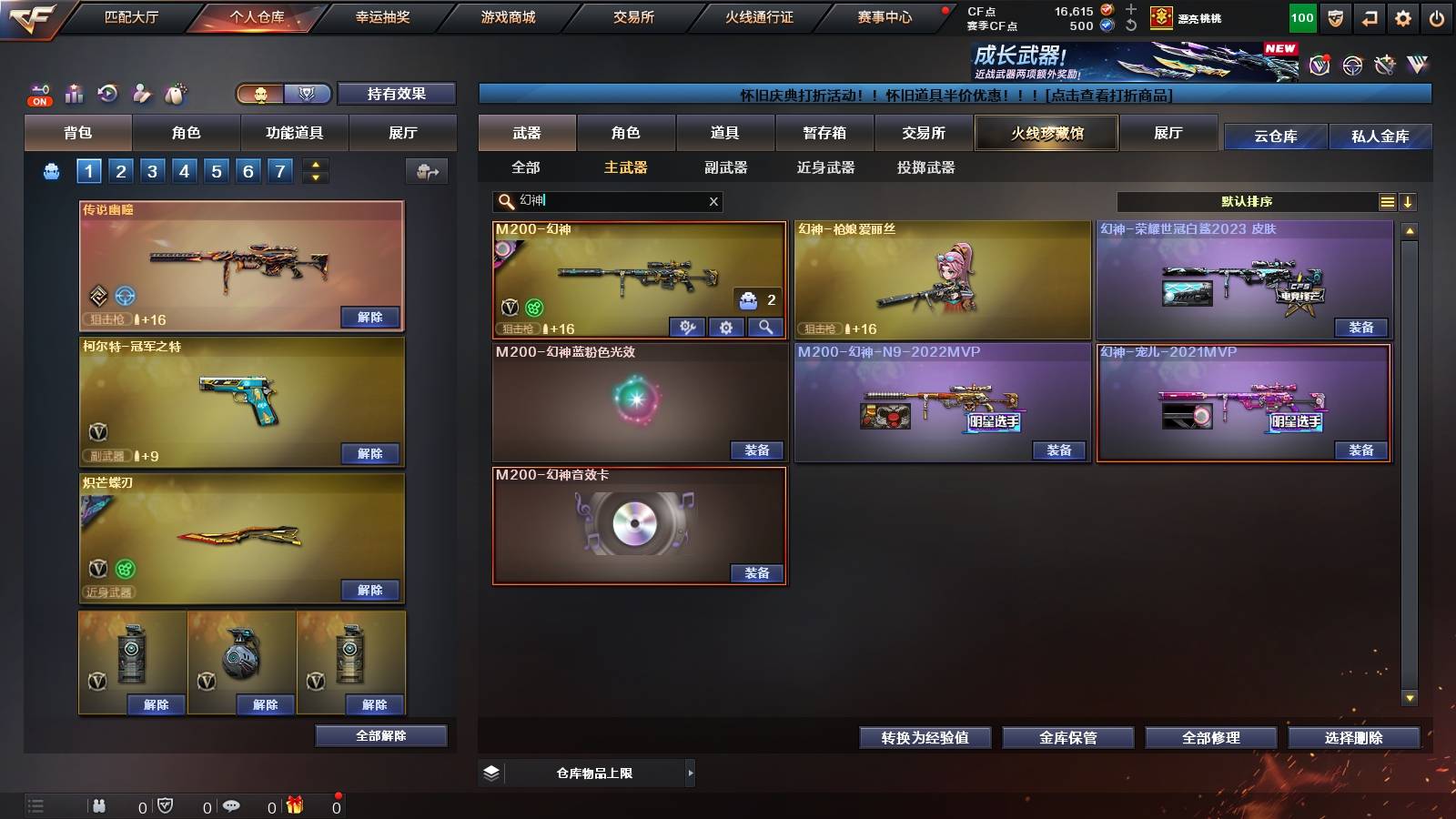Expand the 仓库物品上限 section arrow
The image size is (1456, 819).
coord(690,773)
